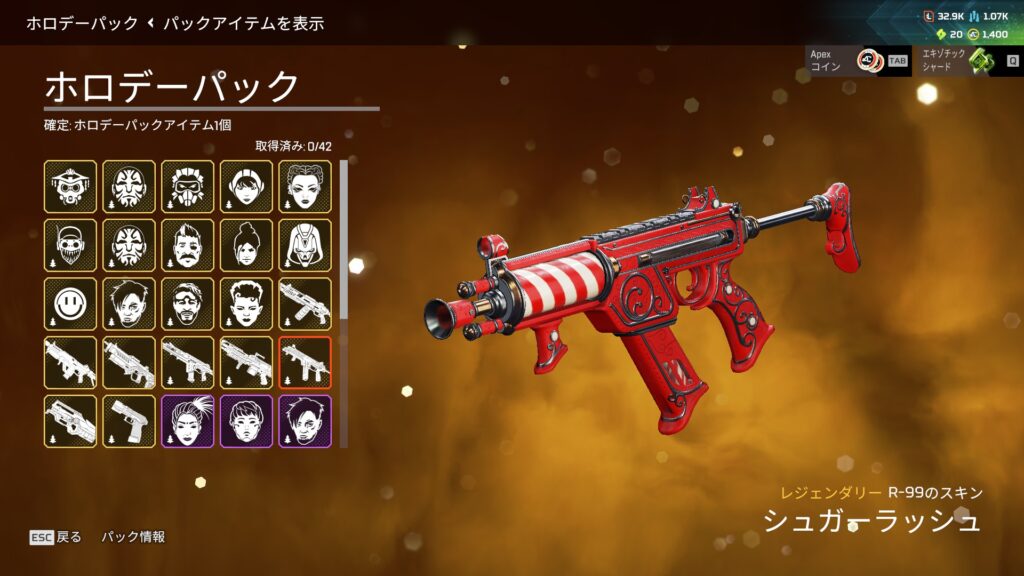Choose the hooded robot legend tile
The height and width of the screenshot is (576, 1024).
coord(305,246)
